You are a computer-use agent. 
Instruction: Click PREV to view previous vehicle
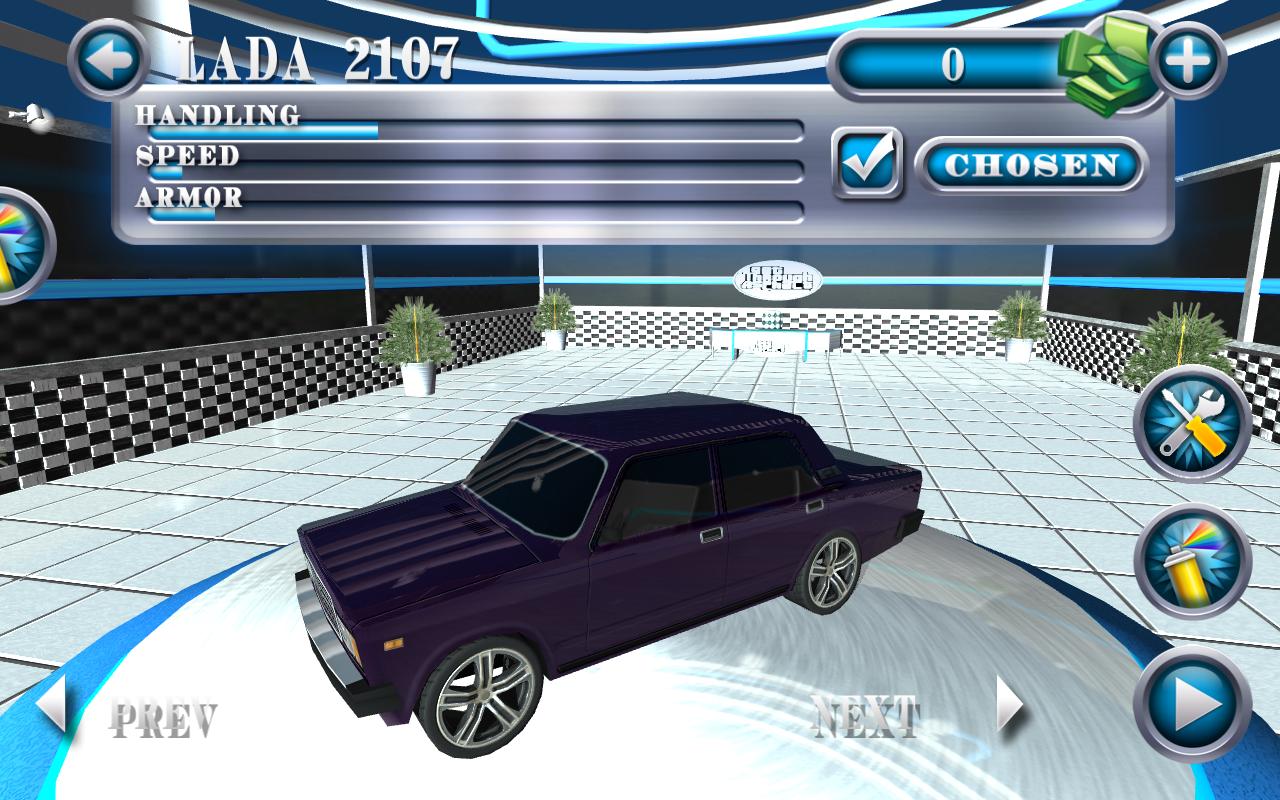pyautogui.click(x=167, y=714)
